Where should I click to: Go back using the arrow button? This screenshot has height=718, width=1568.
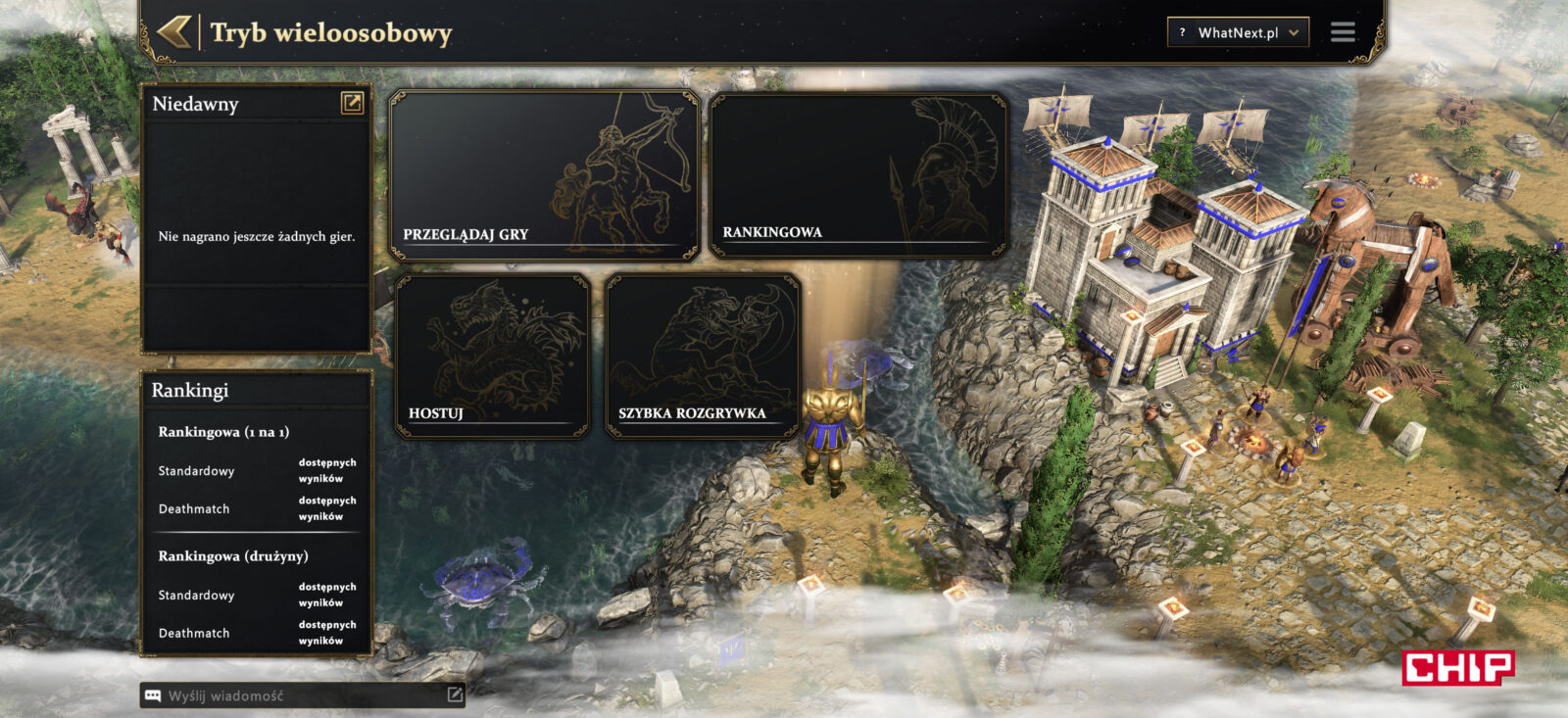coord(174,32)
